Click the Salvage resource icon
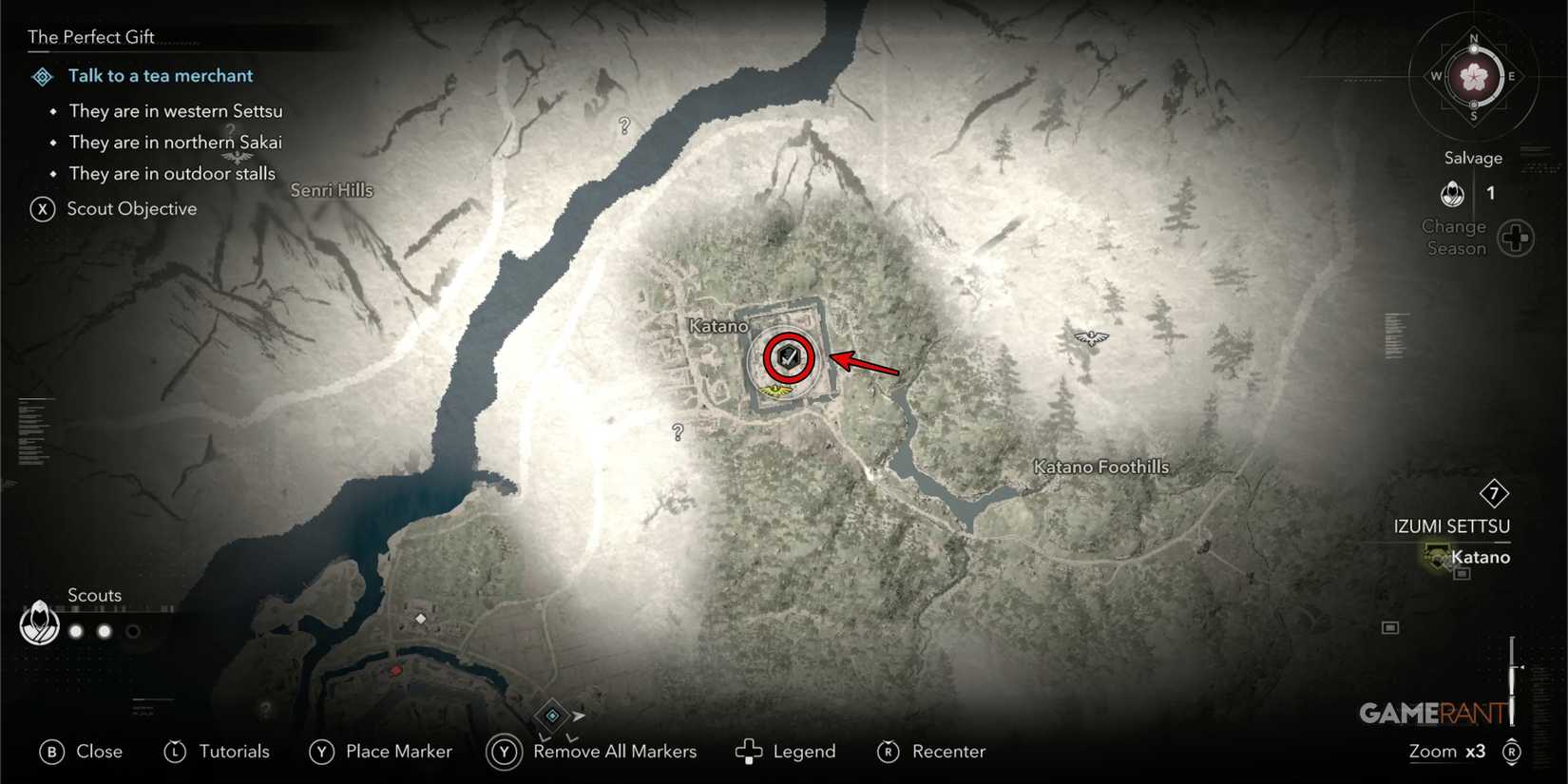This screenshot has width=1568, height=784. [1452, 194]
